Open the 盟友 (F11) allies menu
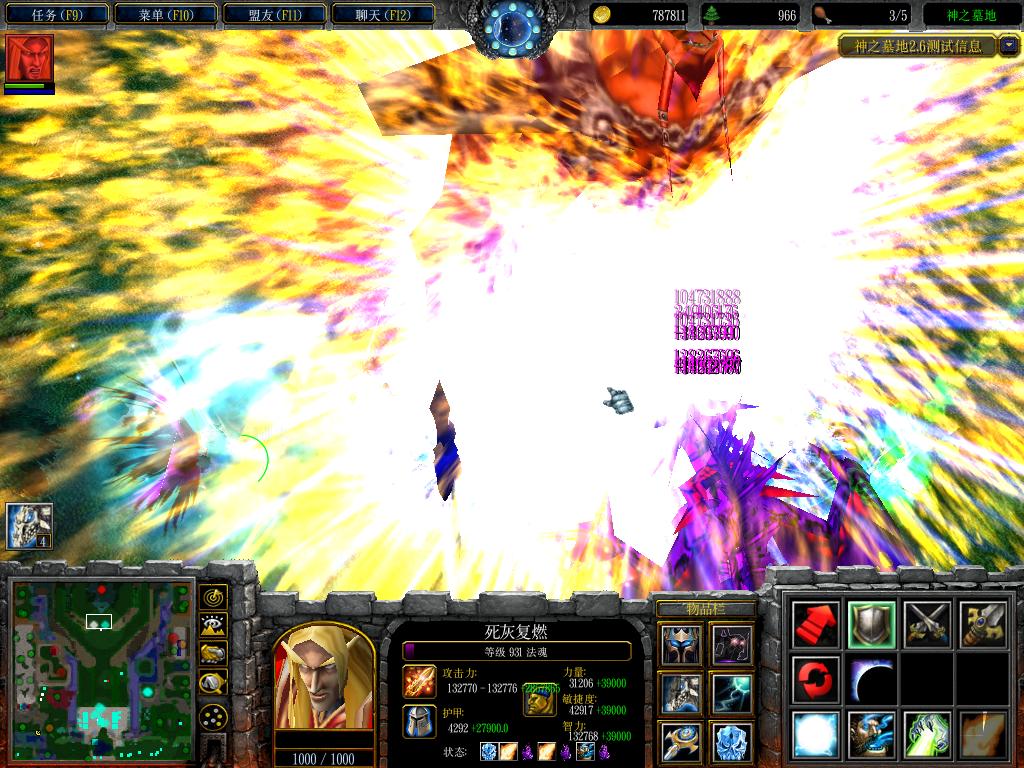This screenshot has height=768, width=1024. [273, 15]
